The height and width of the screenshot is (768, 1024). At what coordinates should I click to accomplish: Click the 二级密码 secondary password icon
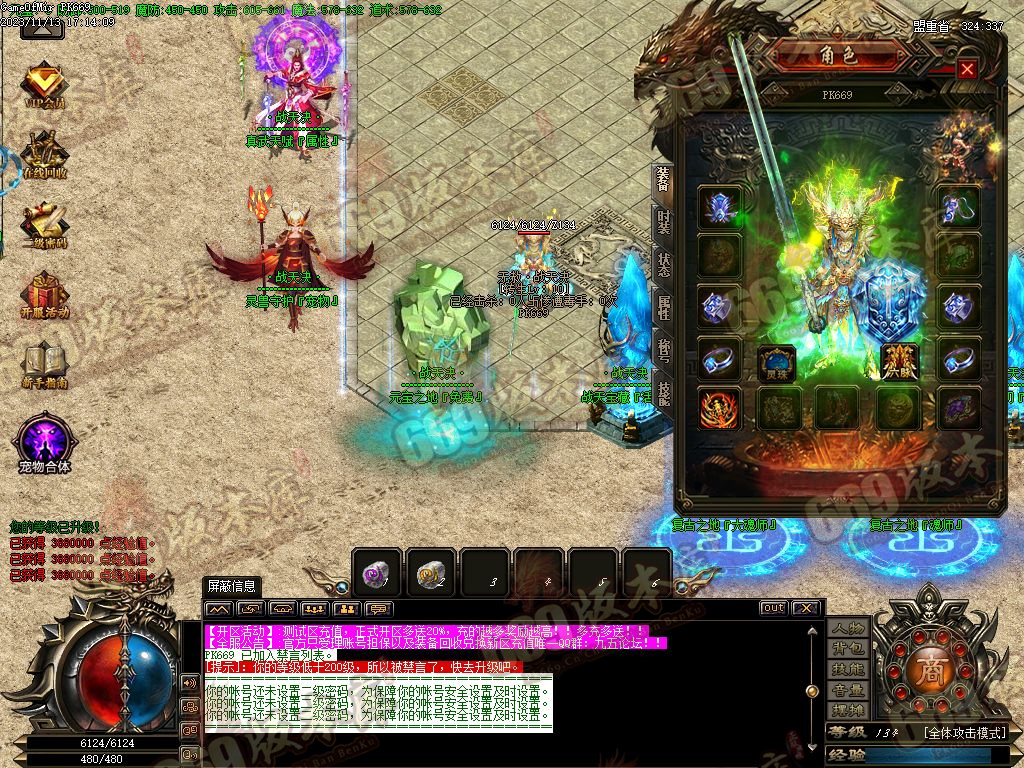(44, 225)
